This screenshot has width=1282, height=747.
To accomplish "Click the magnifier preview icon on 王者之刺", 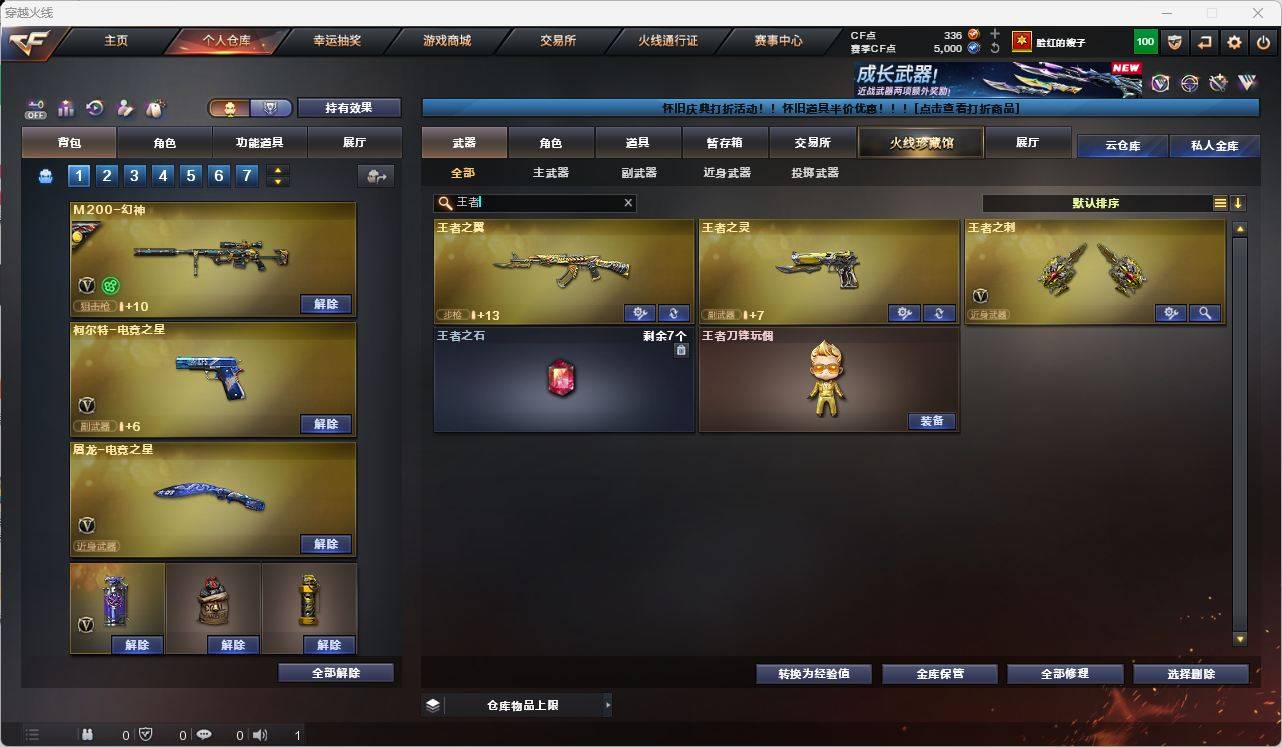I will pyautogui.click(x=1205, y=313).
